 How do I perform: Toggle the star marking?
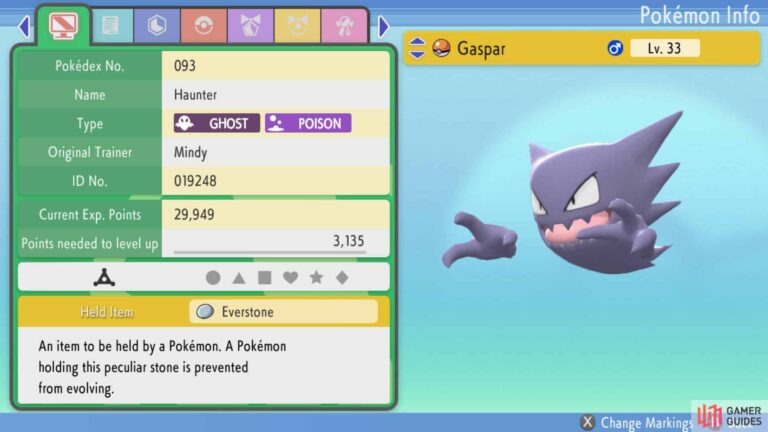[317, 278]
